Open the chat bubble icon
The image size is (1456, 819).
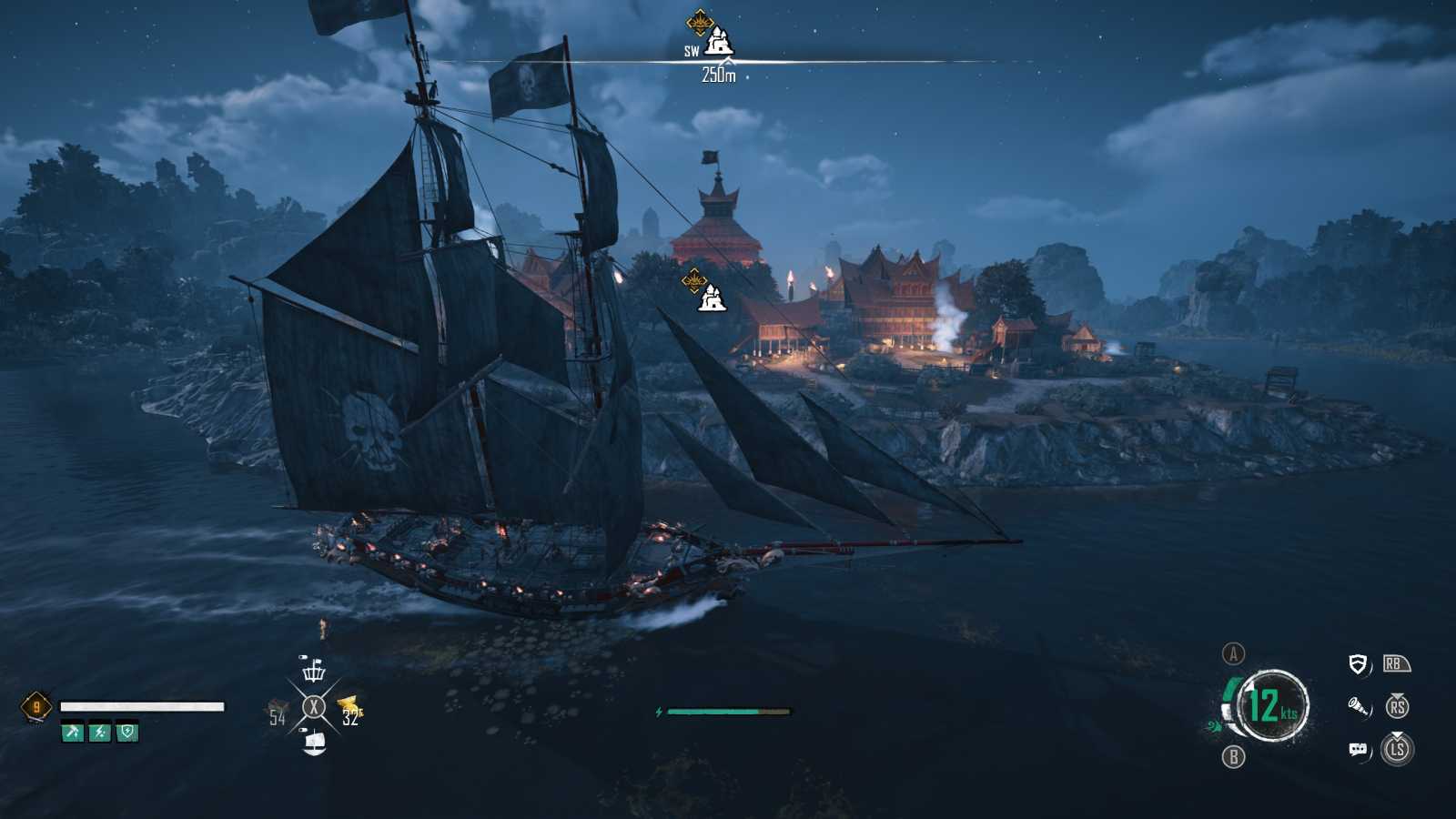(x=1358, y=749)
